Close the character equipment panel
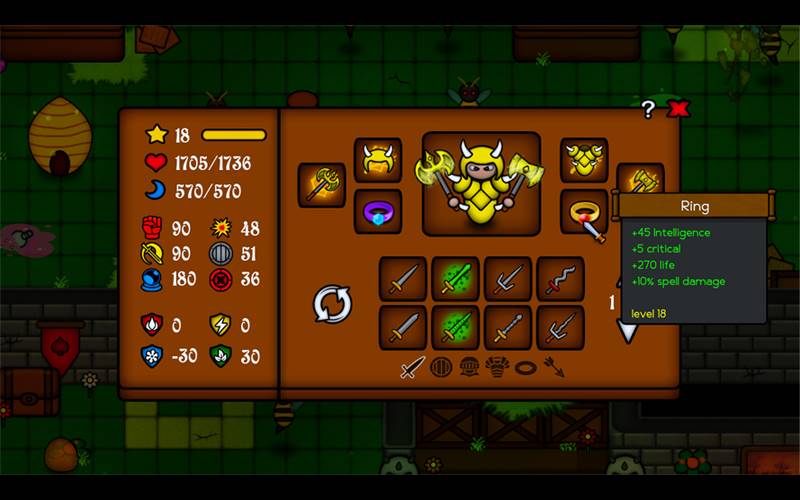The width and height of the screenshot is (800, 500). point(679,109)
